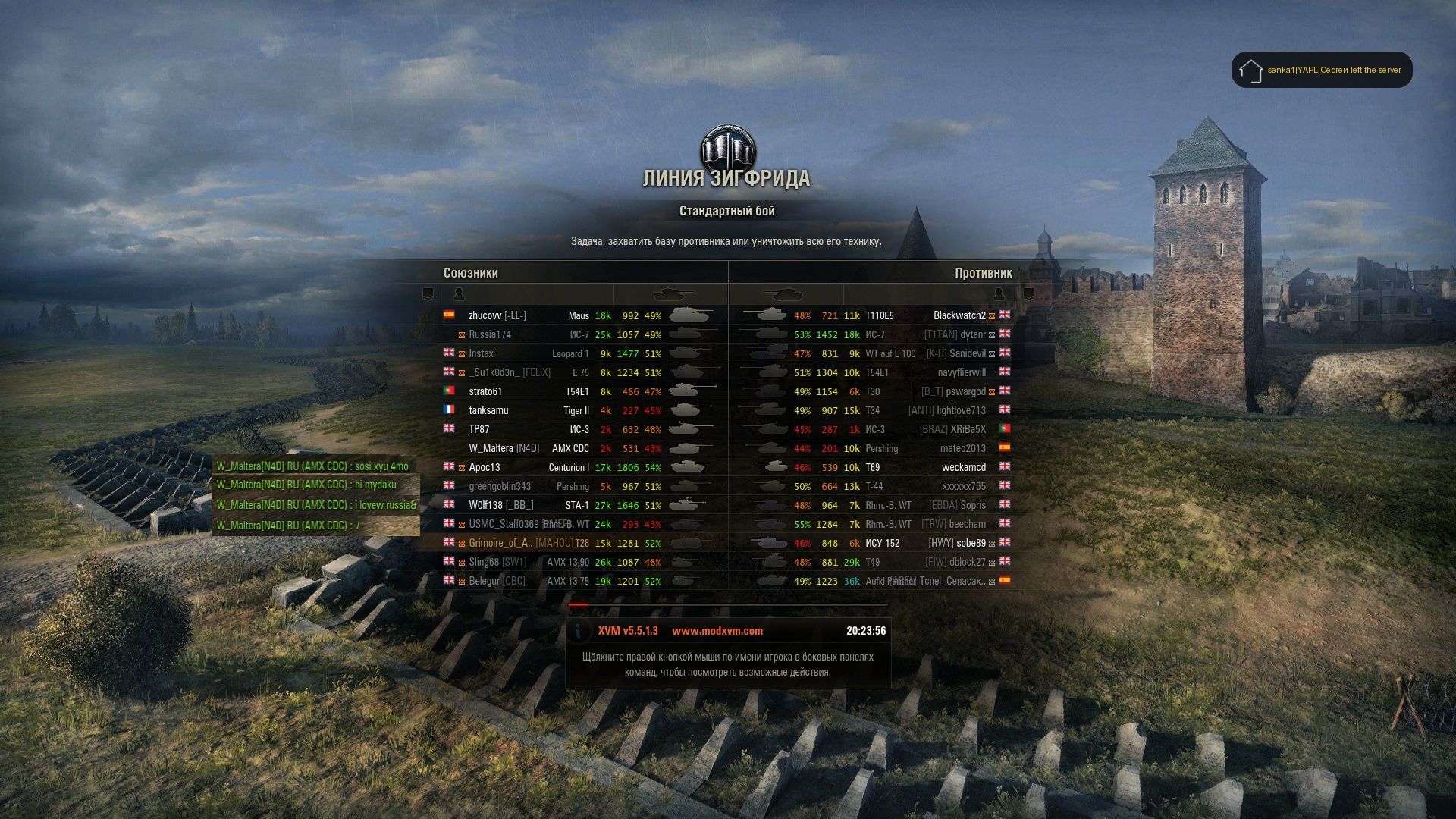Select ally Russia174 driving the ИС-7
Screen dimensions: 1456x819
pos(490,334)
